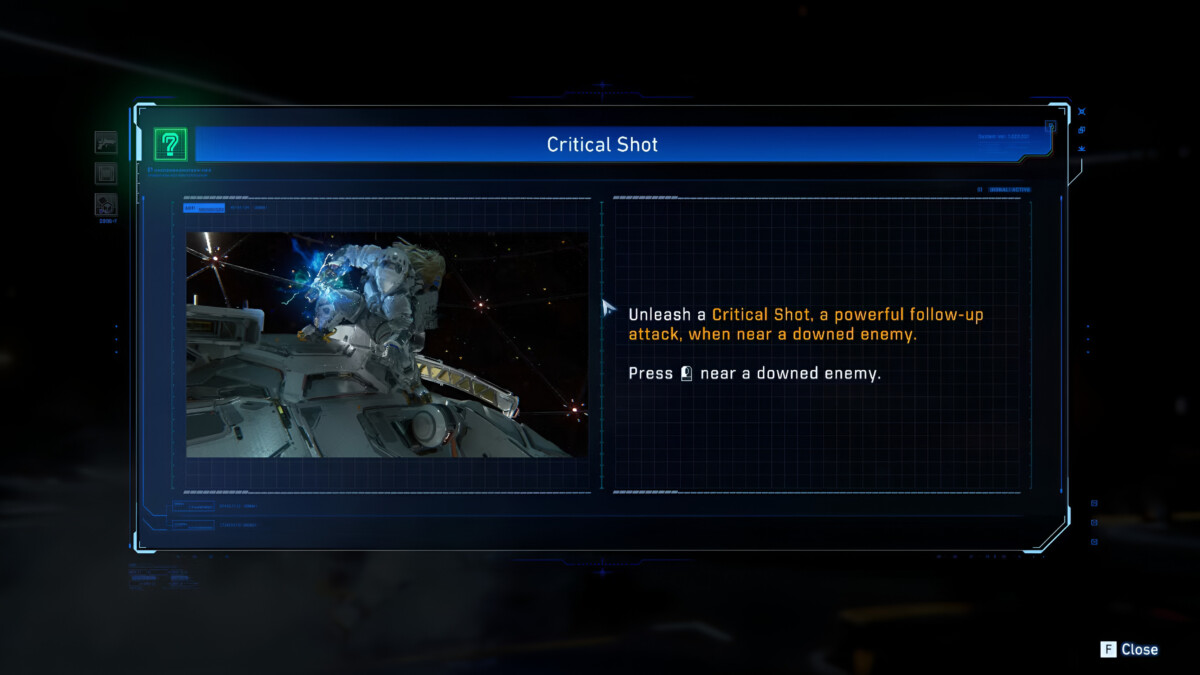Select the dimmed pistol icon beside the panel

[106, 142]
